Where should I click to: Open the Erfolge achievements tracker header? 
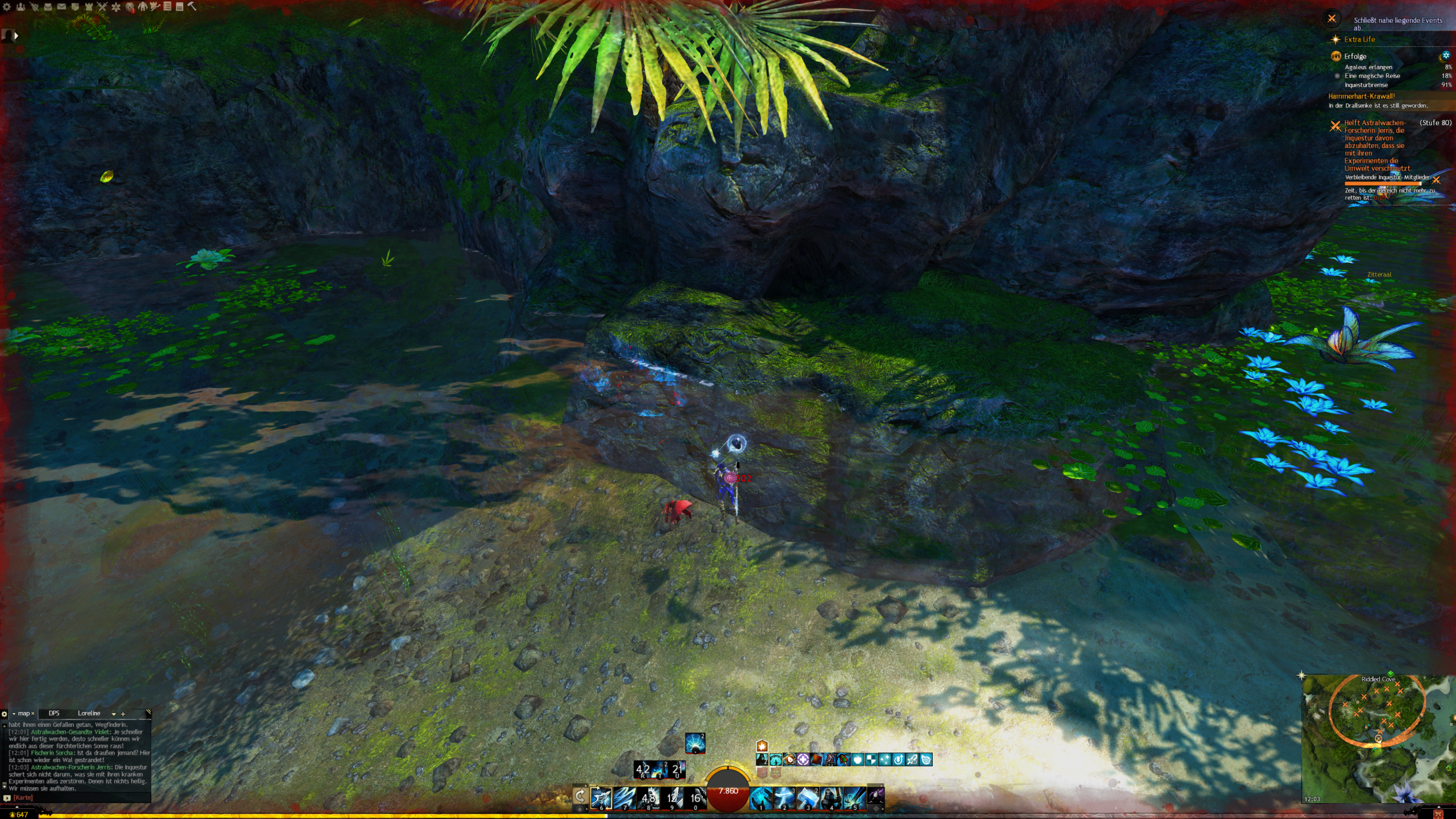click(x=1355, y=56)
